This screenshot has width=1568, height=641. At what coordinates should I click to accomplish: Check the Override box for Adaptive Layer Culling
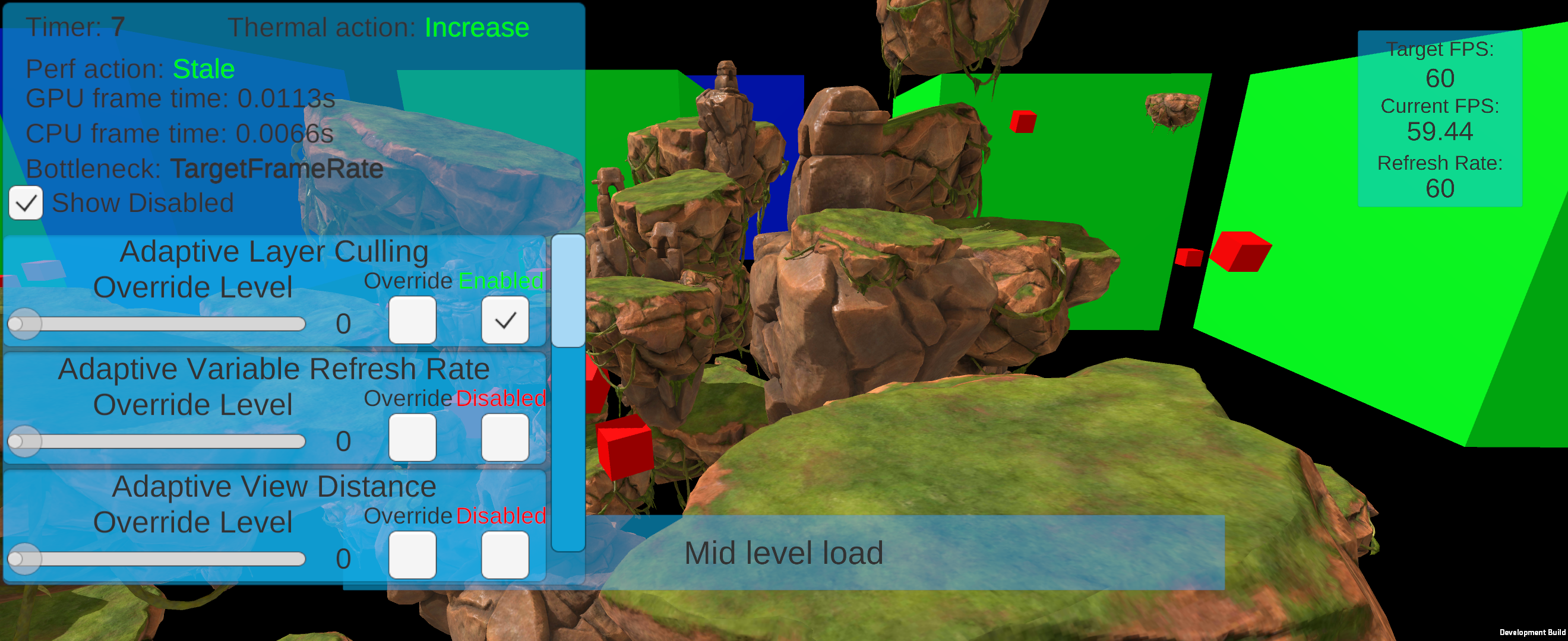tap(413, 320)
